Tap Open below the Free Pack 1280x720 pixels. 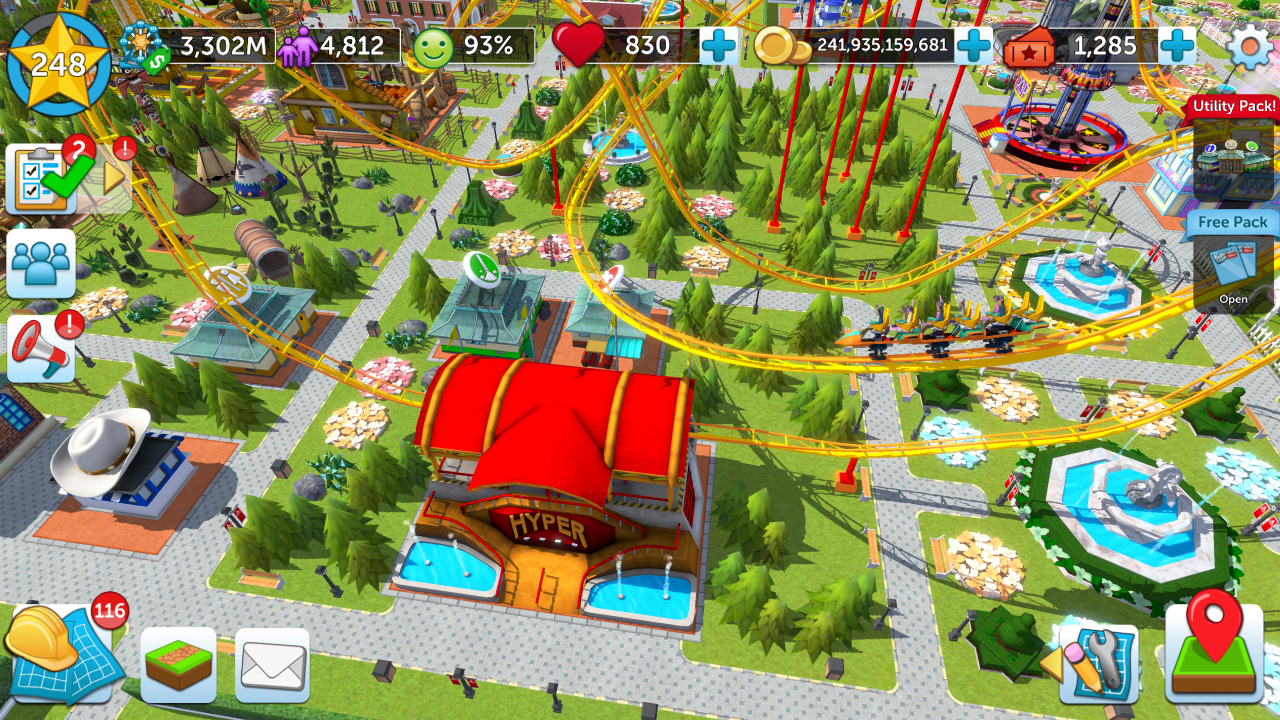(x=1233, y=299)
